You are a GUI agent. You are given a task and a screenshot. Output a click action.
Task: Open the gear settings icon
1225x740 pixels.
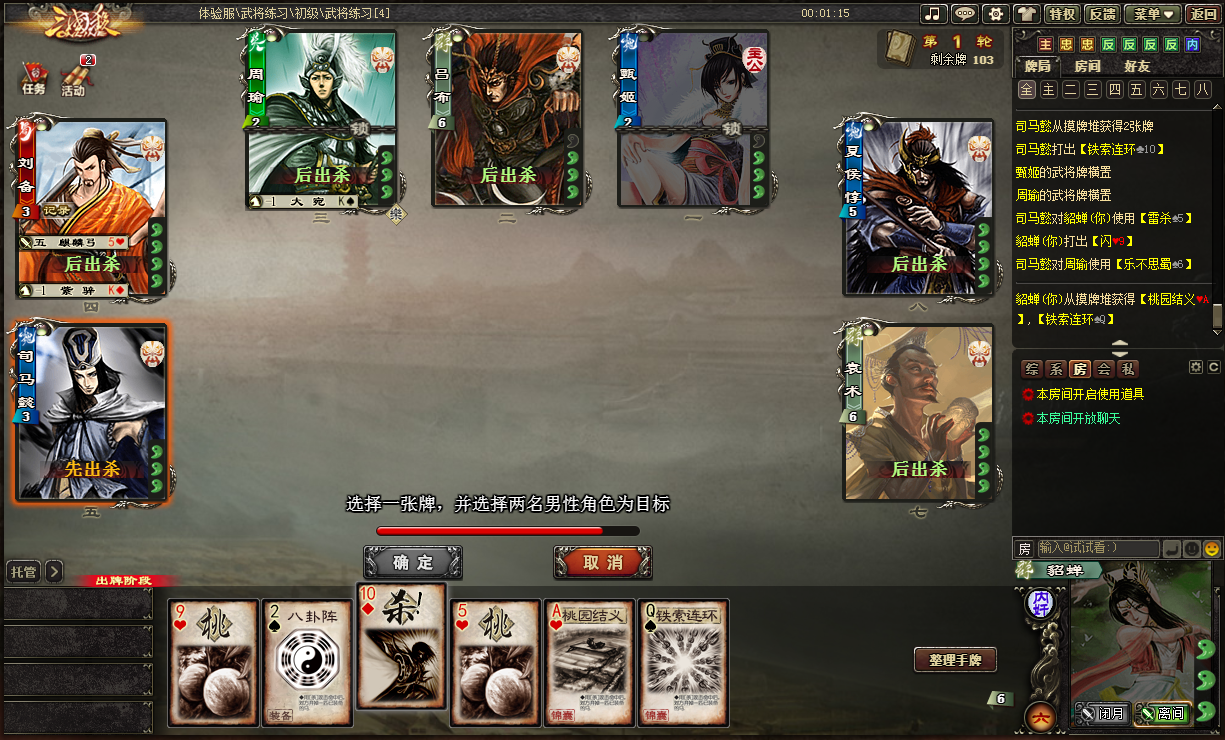(x=995, y=14)
